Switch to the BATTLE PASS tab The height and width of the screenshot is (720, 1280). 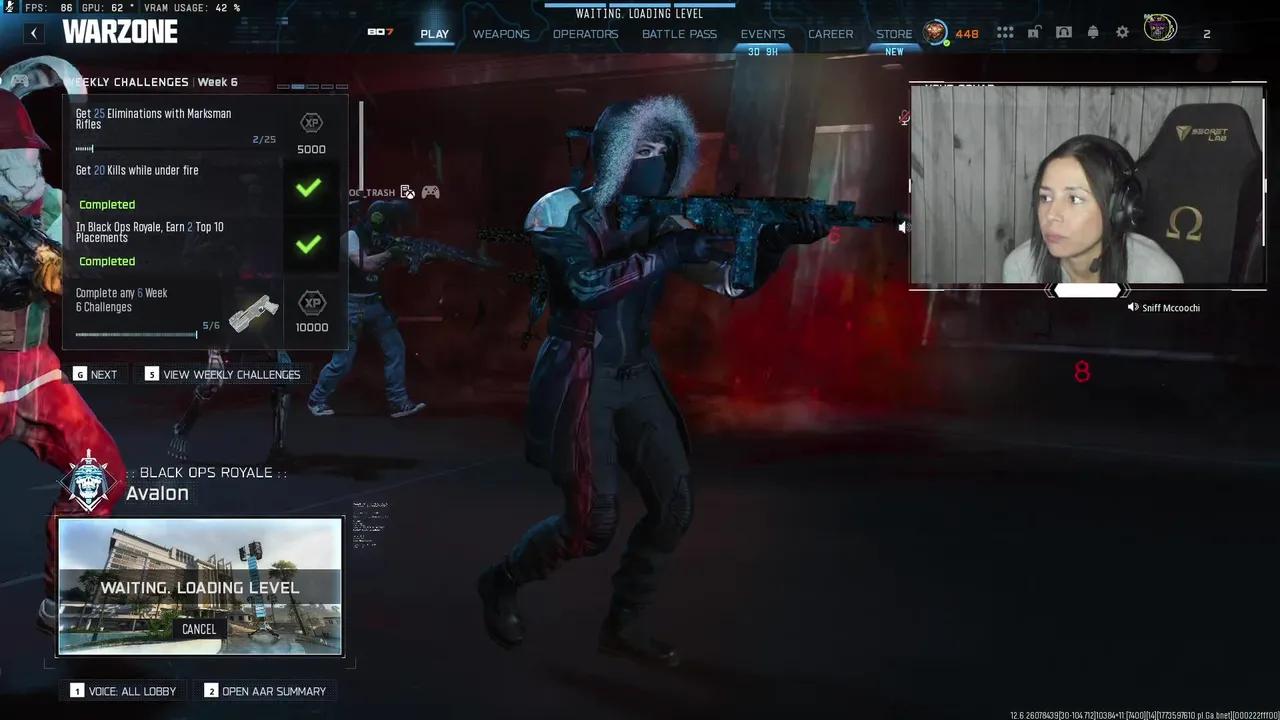point(679,33)
